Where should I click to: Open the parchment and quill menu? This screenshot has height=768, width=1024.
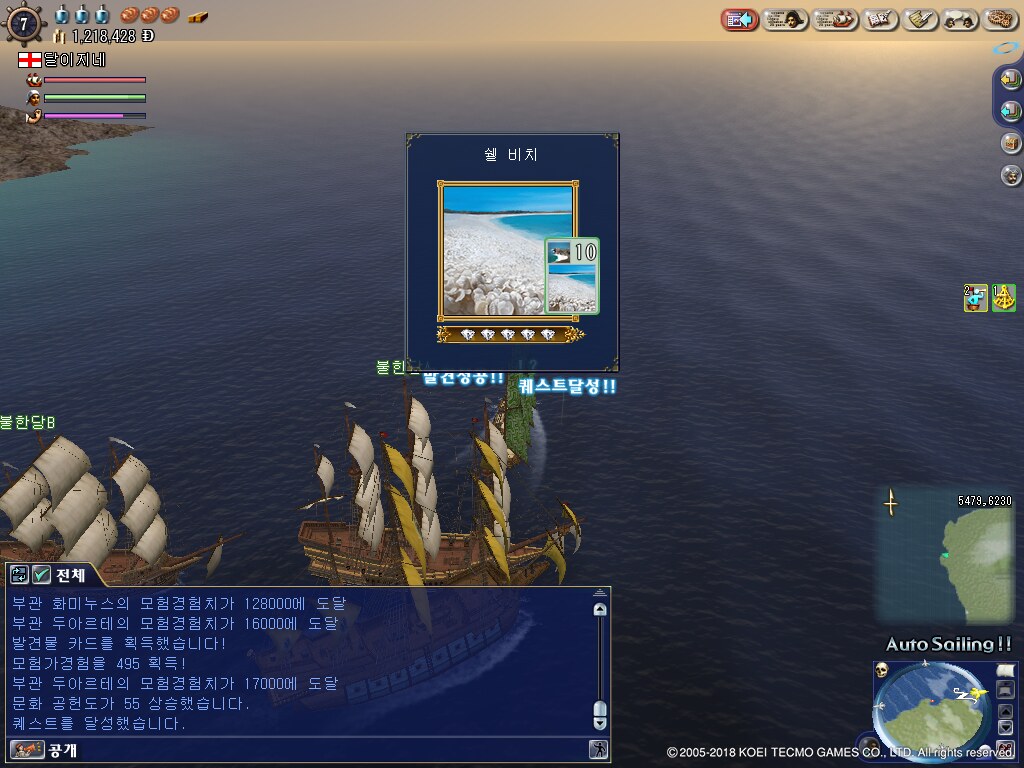(920, 19)
